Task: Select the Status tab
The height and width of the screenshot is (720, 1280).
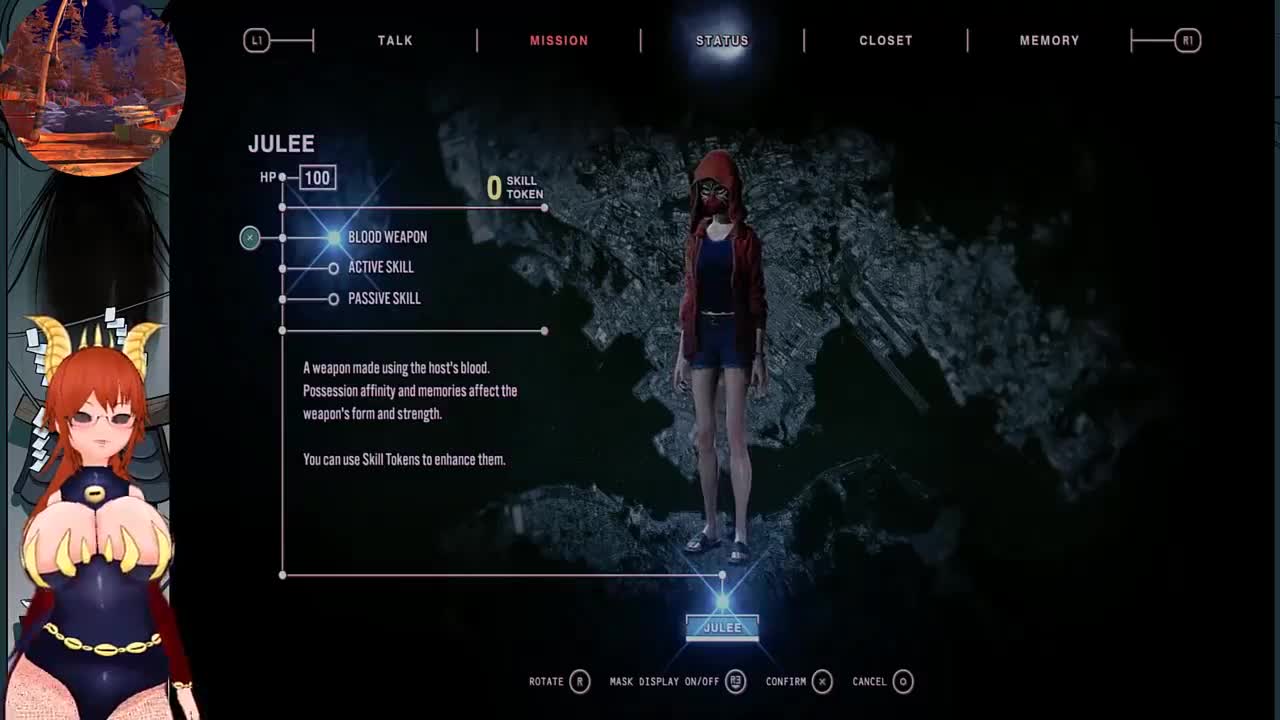Action: (x=722, y=40)
